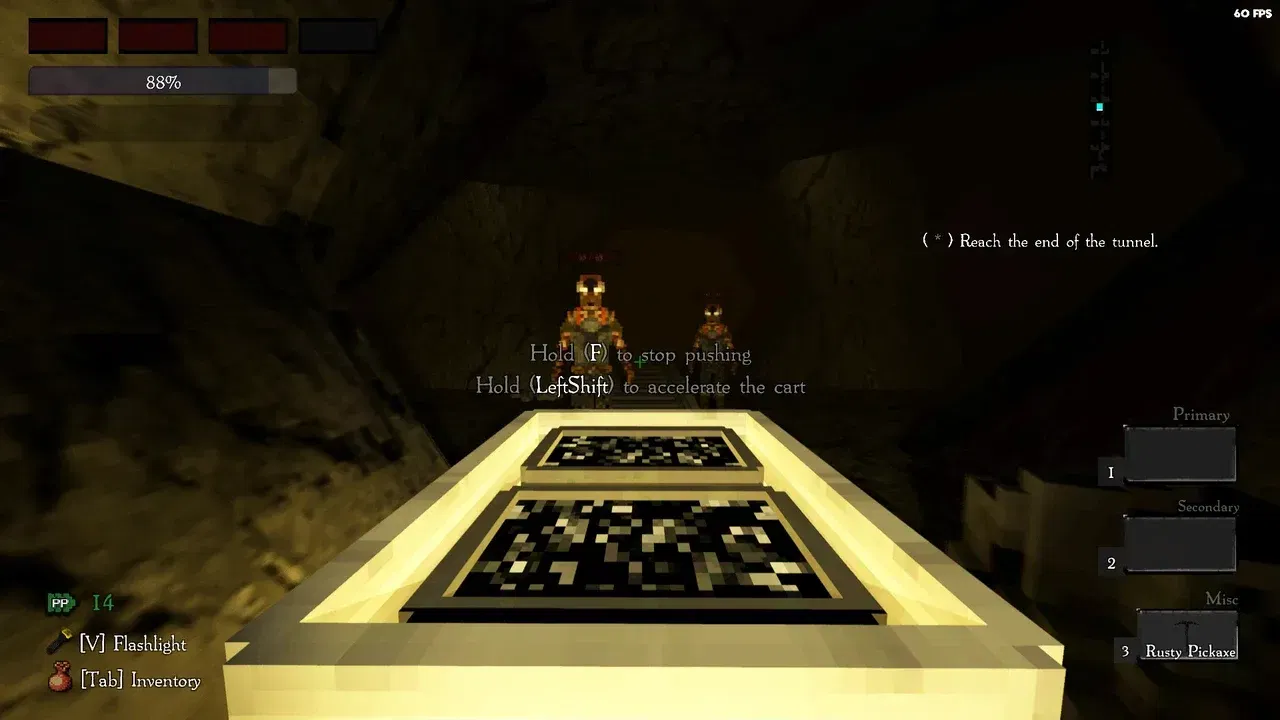Image resolution: width=1280 pixels, height=720 pixels.
Task: Select the empty Primary weapon slot
Action: 1180,455
